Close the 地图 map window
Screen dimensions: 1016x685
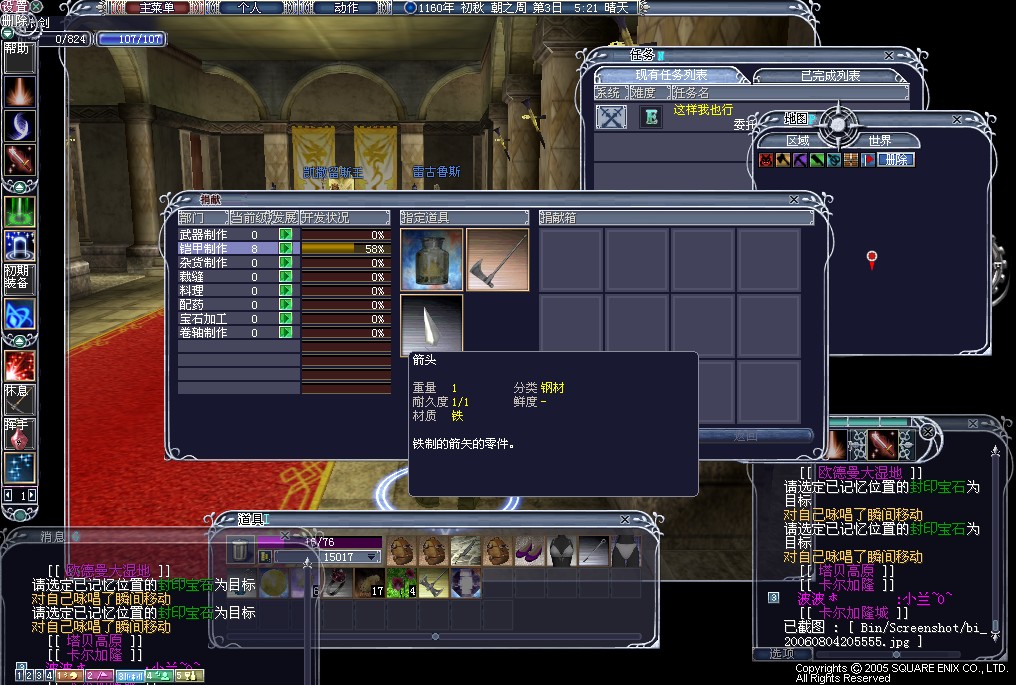click(957, 119)
